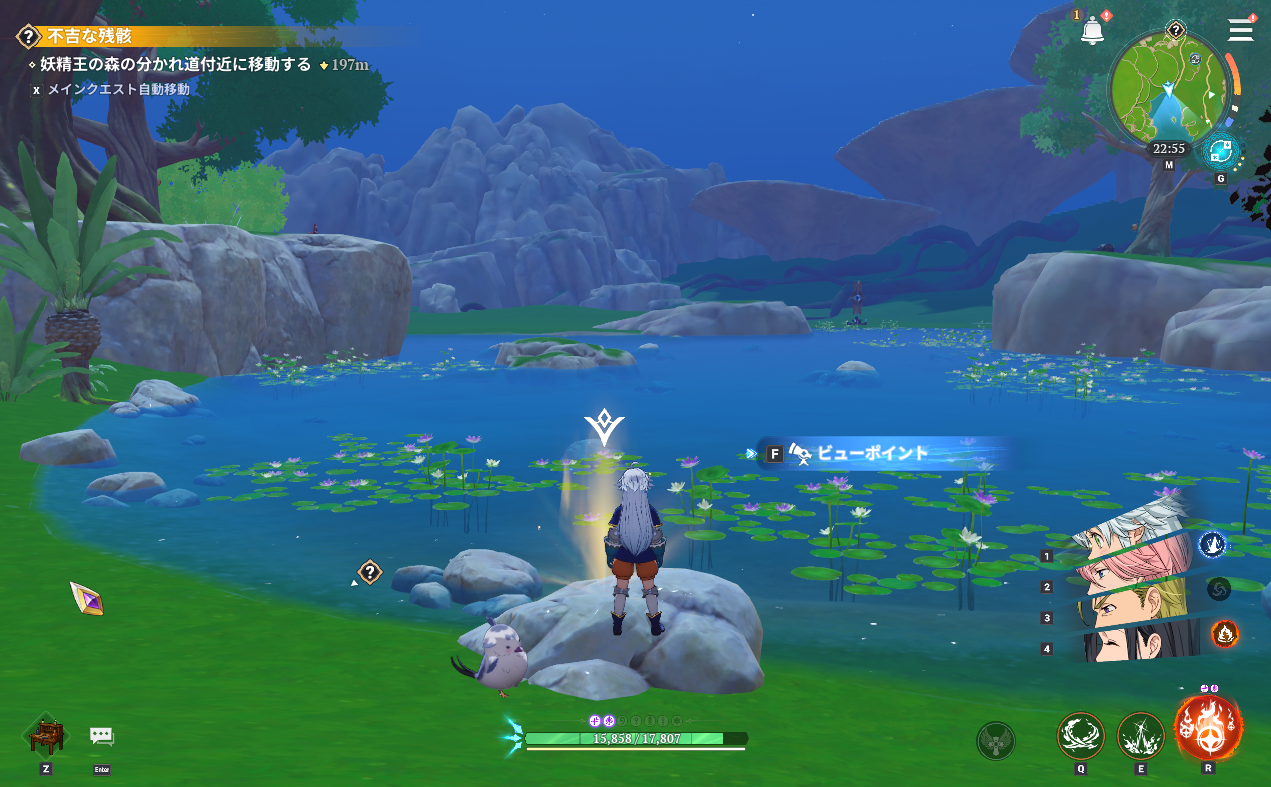
Task: Click the quest marker on the minimap edge
Action: pos(1176,30)
